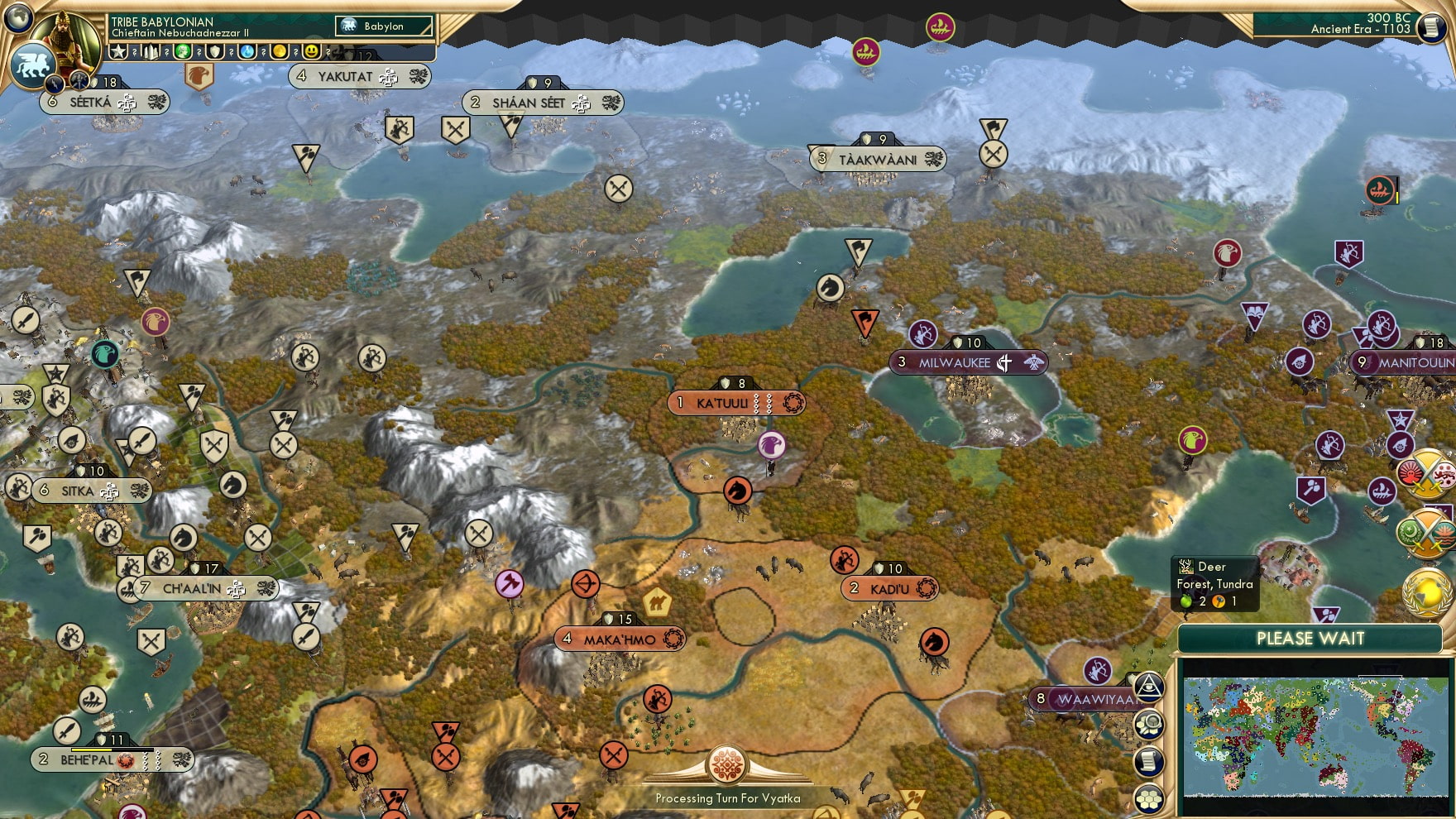Click the gold coin icon in top bar
The width and height of the screenshot is (1456, 819).
click(x=278, y=51)
